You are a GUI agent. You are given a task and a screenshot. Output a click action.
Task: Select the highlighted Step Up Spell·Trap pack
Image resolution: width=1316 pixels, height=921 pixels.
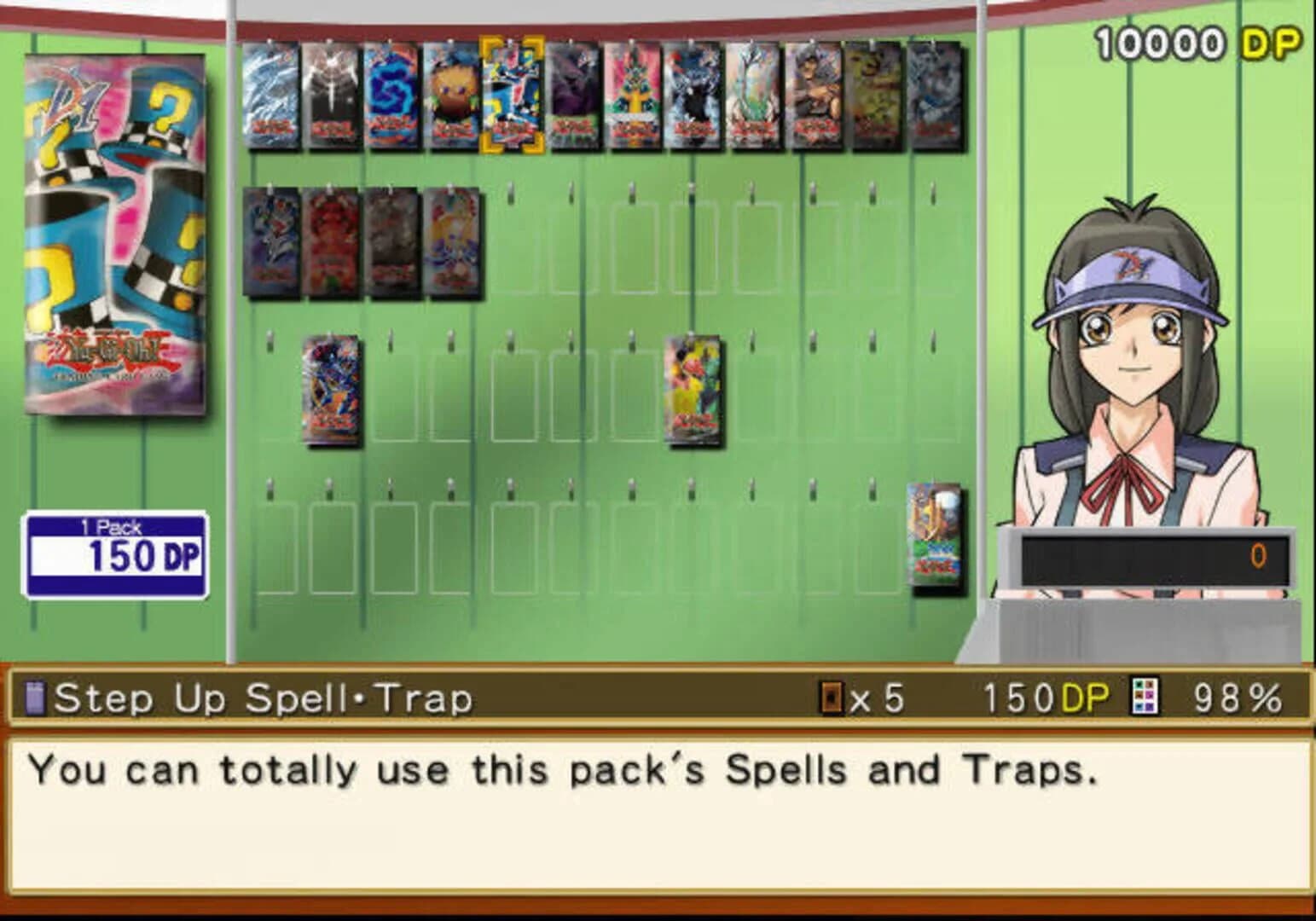512,94
